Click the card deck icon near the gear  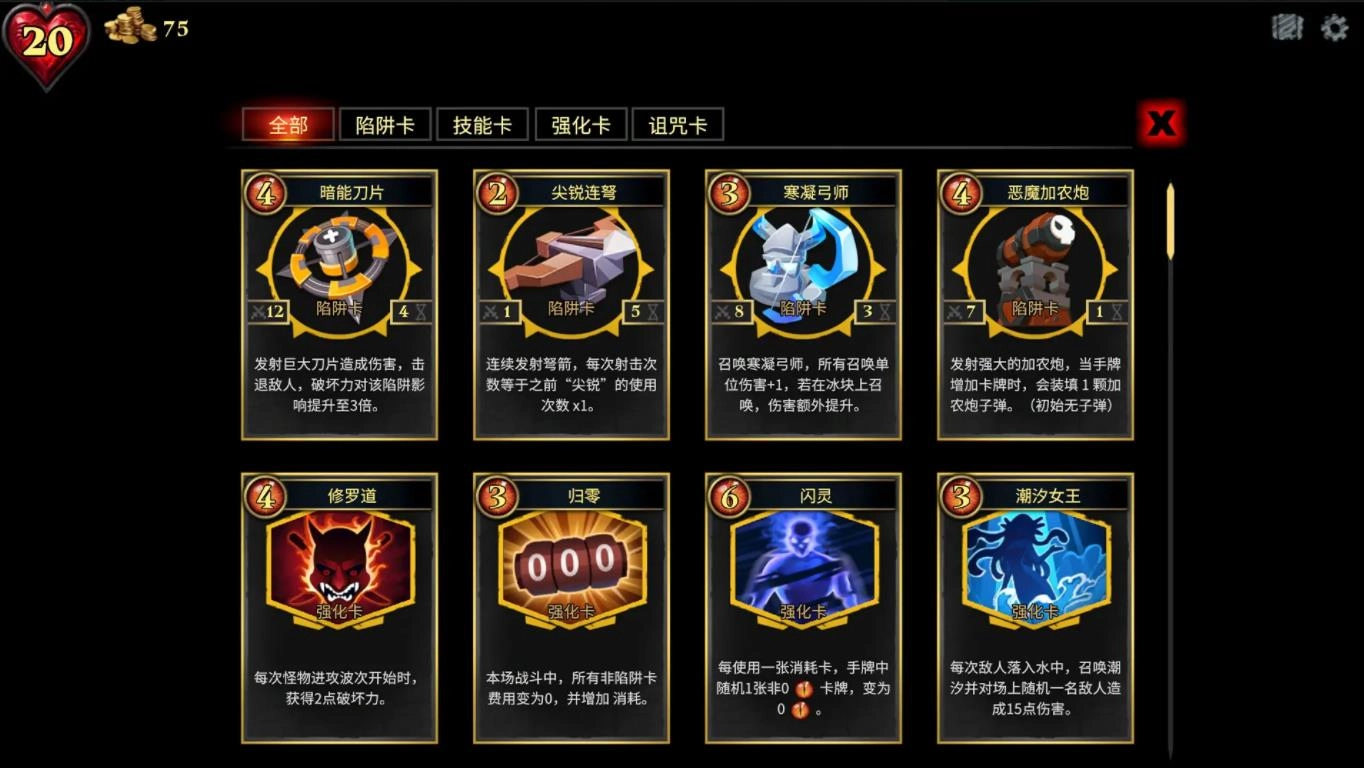pyautogui.click(x=1288, y=27)
